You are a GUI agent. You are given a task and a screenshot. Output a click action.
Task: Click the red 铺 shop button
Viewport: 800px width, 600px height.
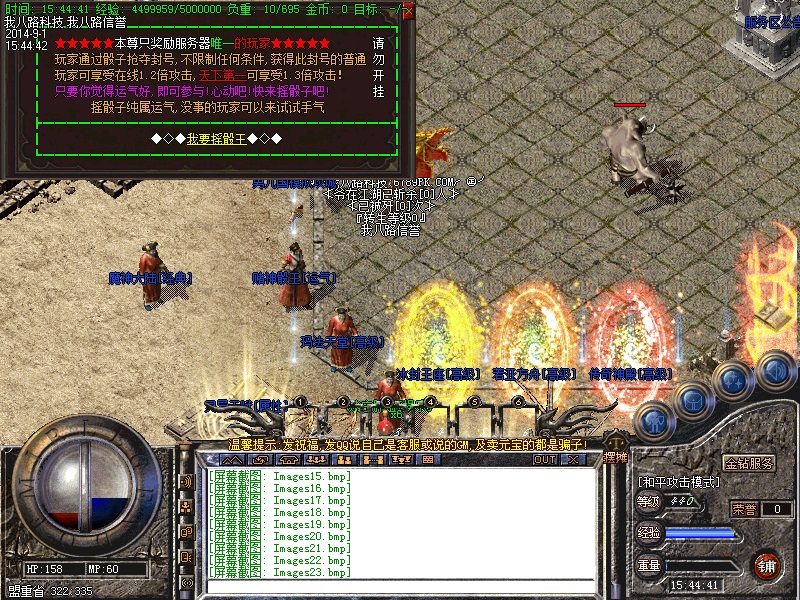767,566
